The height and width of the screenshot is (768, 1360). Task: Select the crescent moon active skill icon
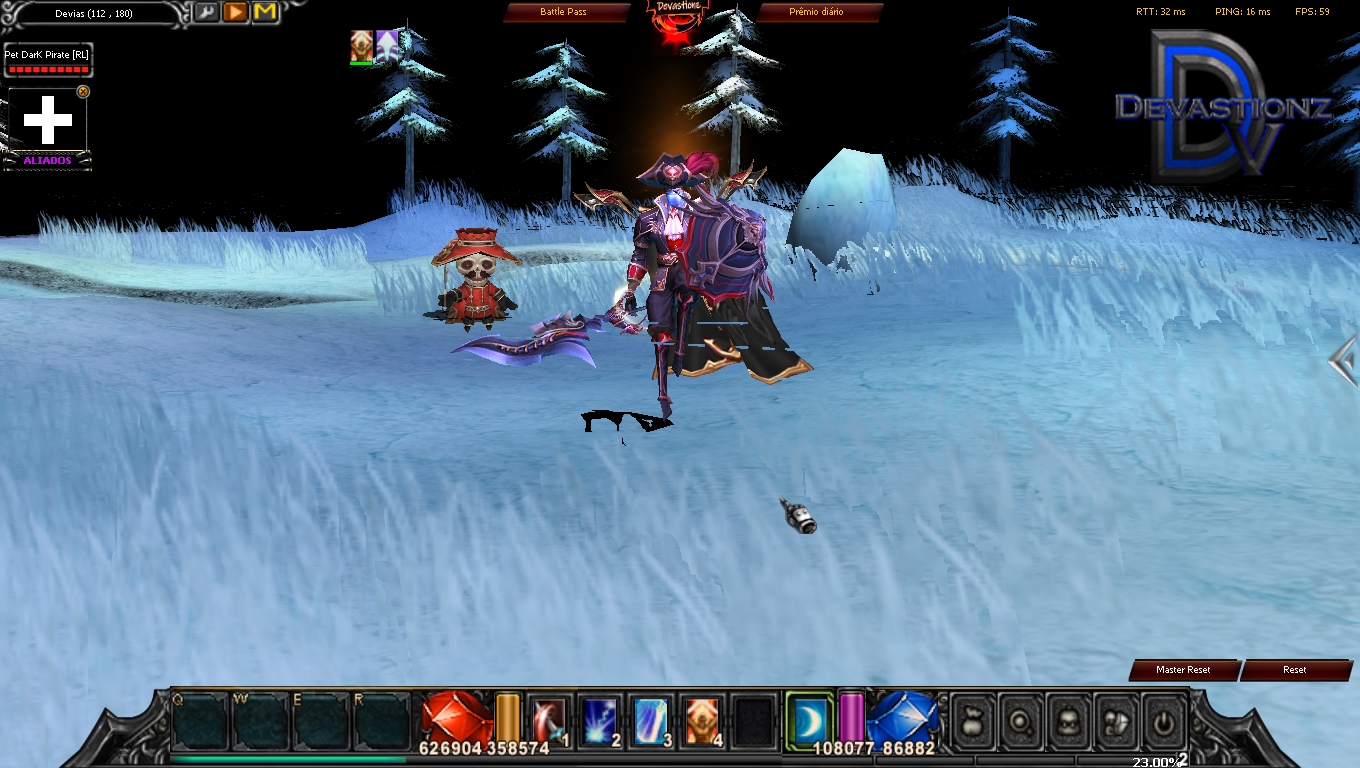809,718
